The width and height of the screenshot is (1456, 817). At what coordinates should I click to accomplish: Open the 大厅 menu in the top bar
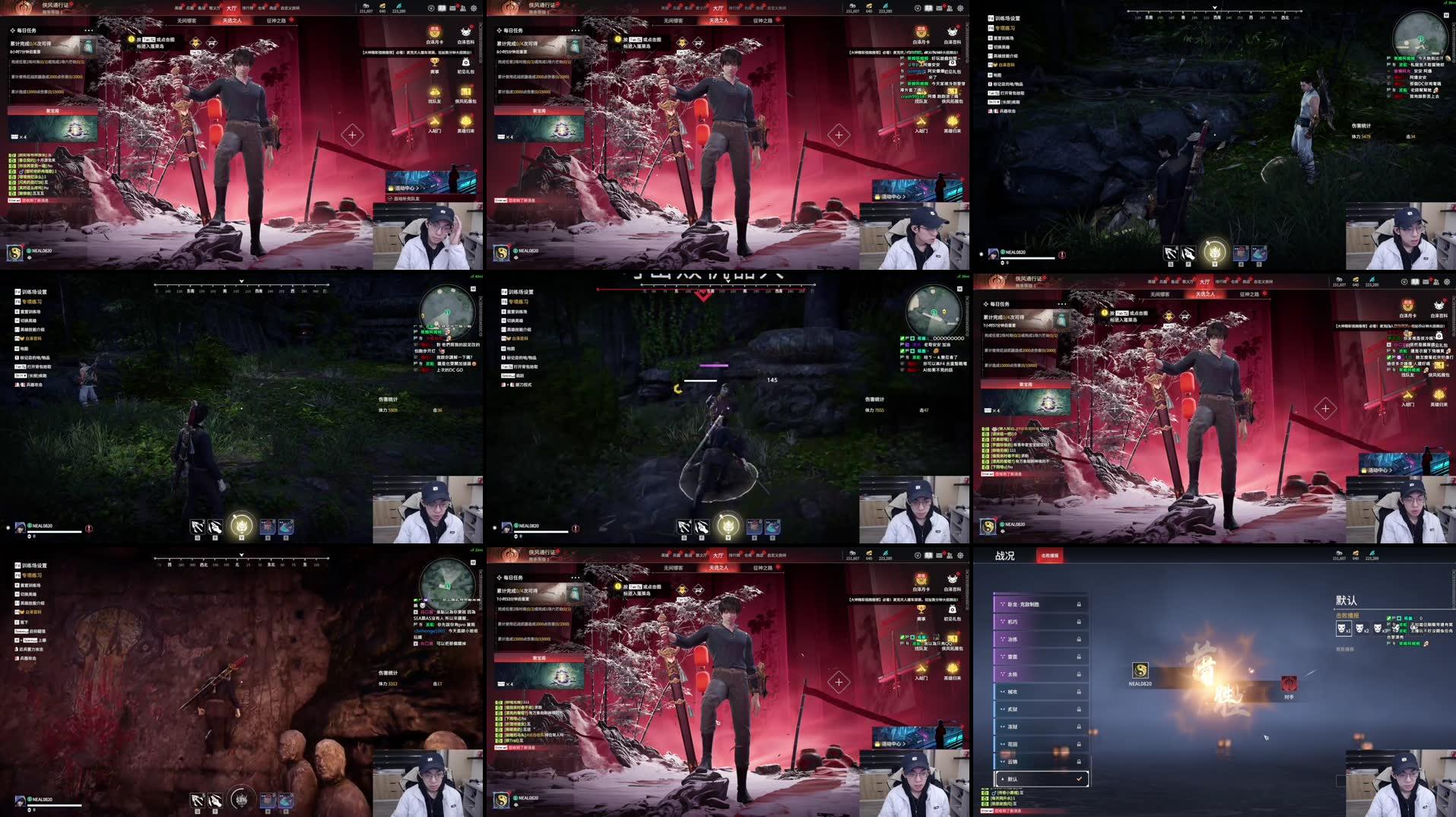click(718, 9)
